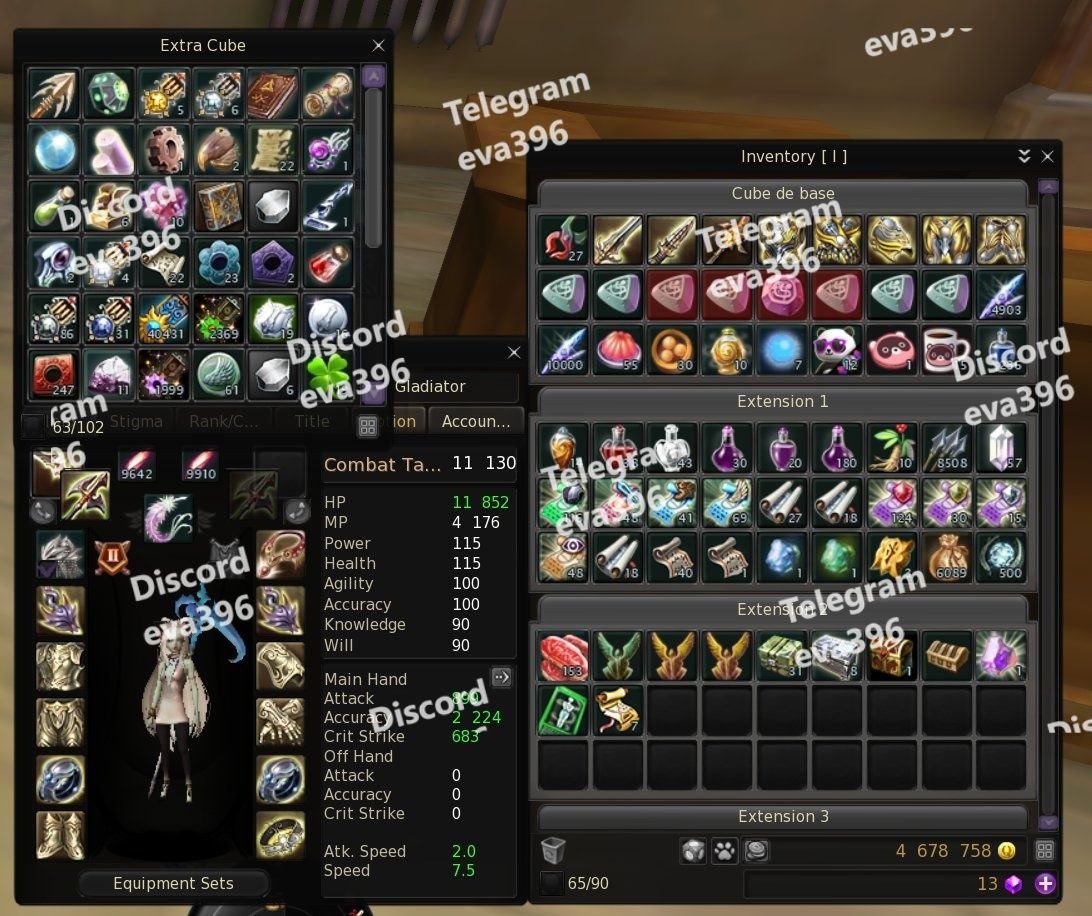Screen dimensions: 1092x916
Task: Close the Extra Cube window
Action: [x=378, y=46]
